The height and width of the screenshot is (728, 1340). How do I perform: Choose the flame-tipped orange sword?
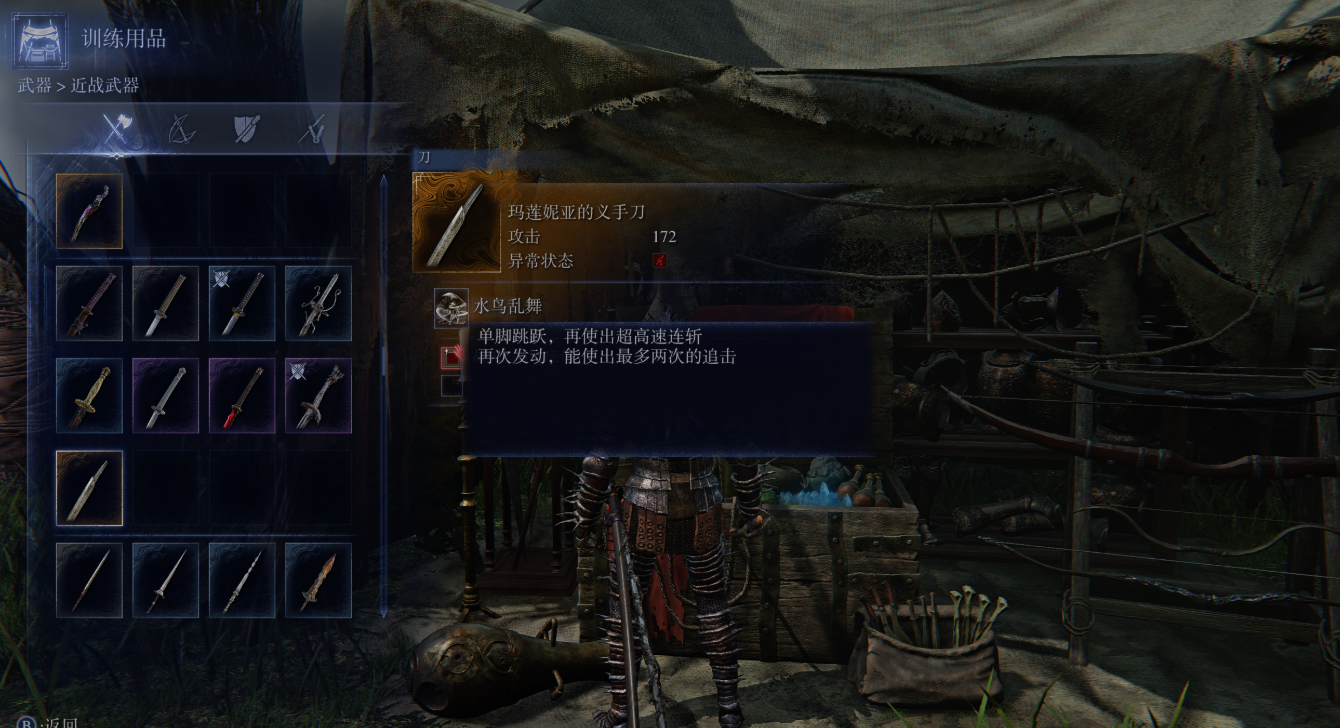point(318,580)
